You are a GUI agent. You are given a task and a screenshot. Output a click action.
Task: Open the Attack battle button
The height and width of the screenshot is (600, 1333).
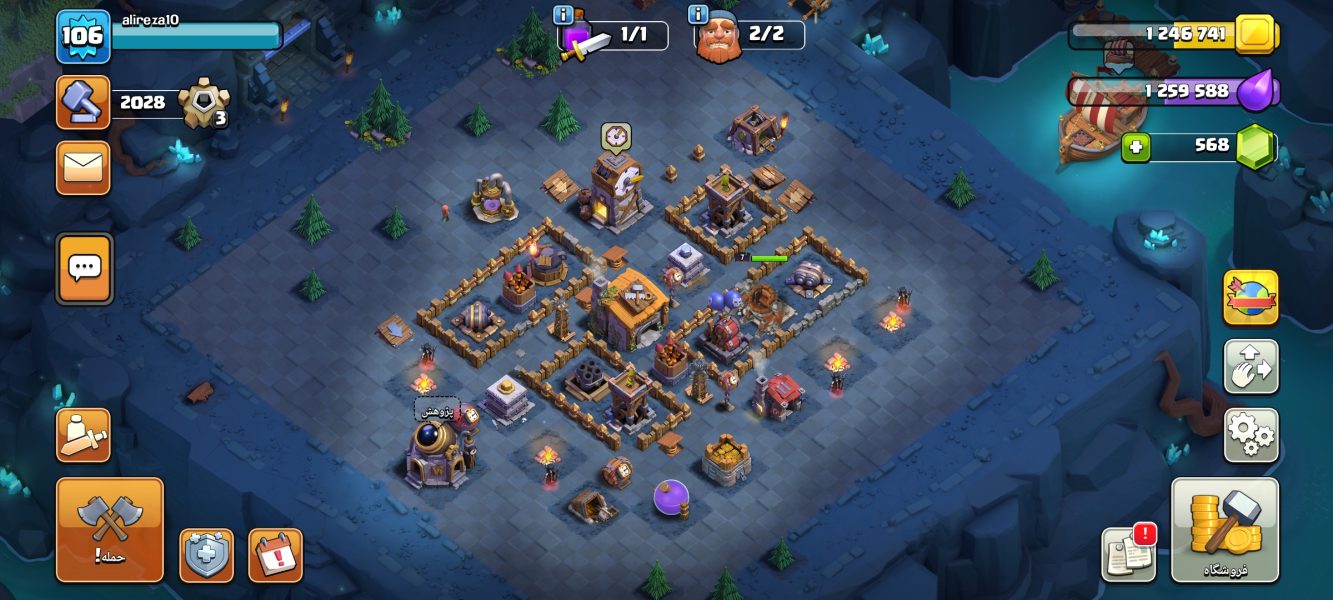(x=109, y=529)
